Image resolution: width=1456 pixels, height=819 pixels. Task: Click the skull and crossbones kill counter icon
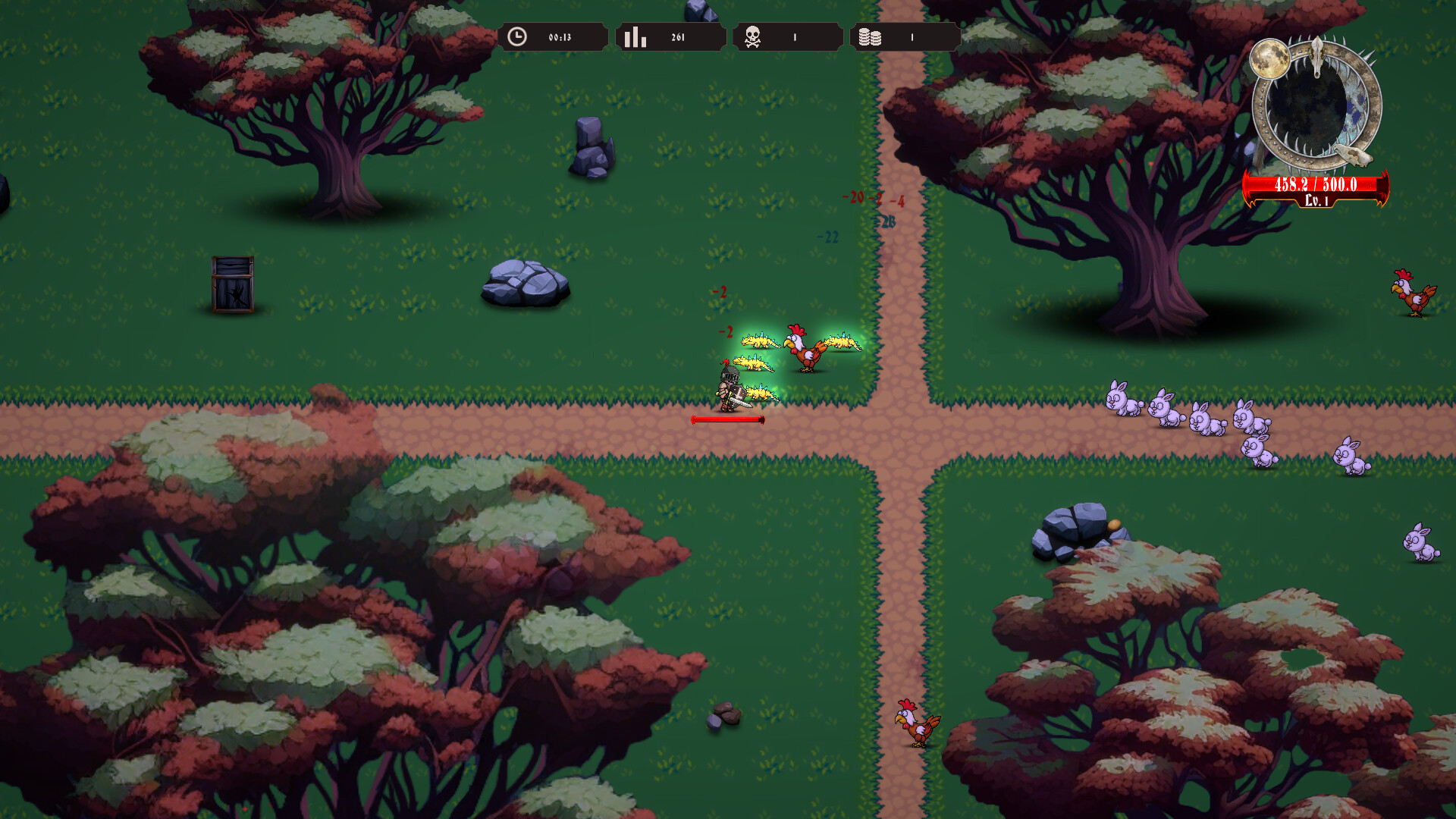click(751, 35)
